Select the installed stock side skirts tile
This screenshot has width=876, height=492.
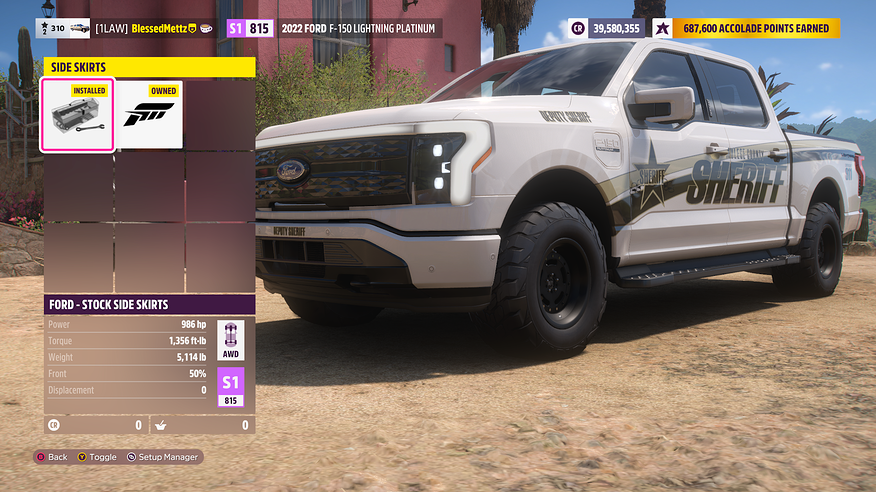(x=77, y=115)
